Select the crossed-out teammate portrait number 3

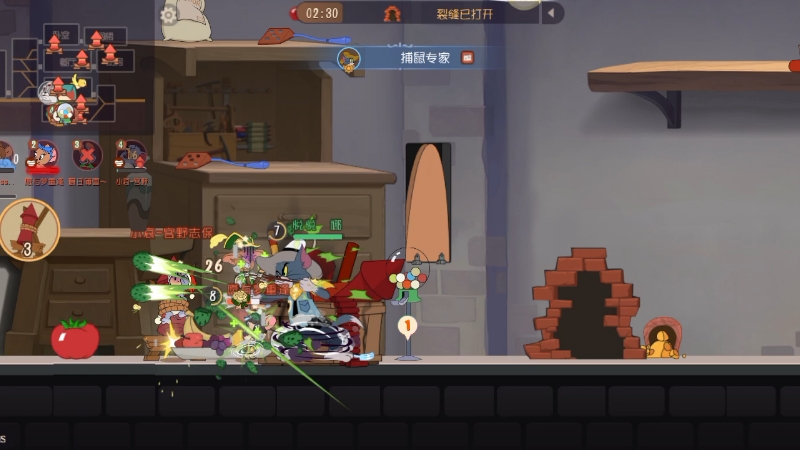click(87, 155)
